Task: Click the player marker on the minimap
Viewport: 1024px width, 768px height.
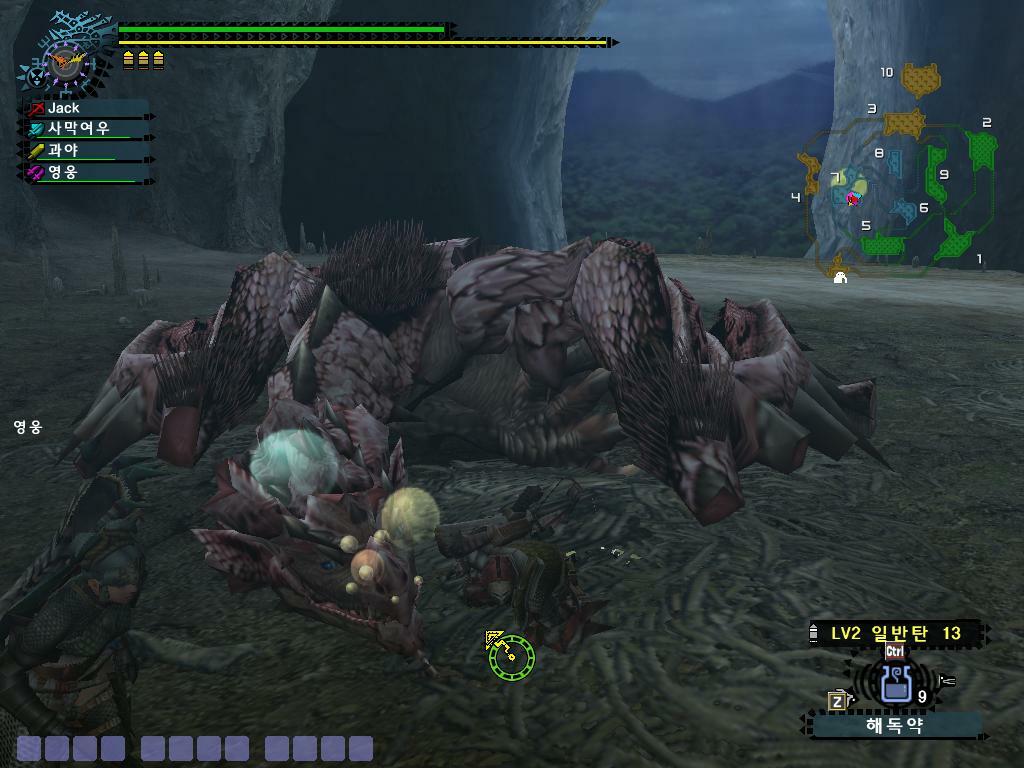Action: 853,198
